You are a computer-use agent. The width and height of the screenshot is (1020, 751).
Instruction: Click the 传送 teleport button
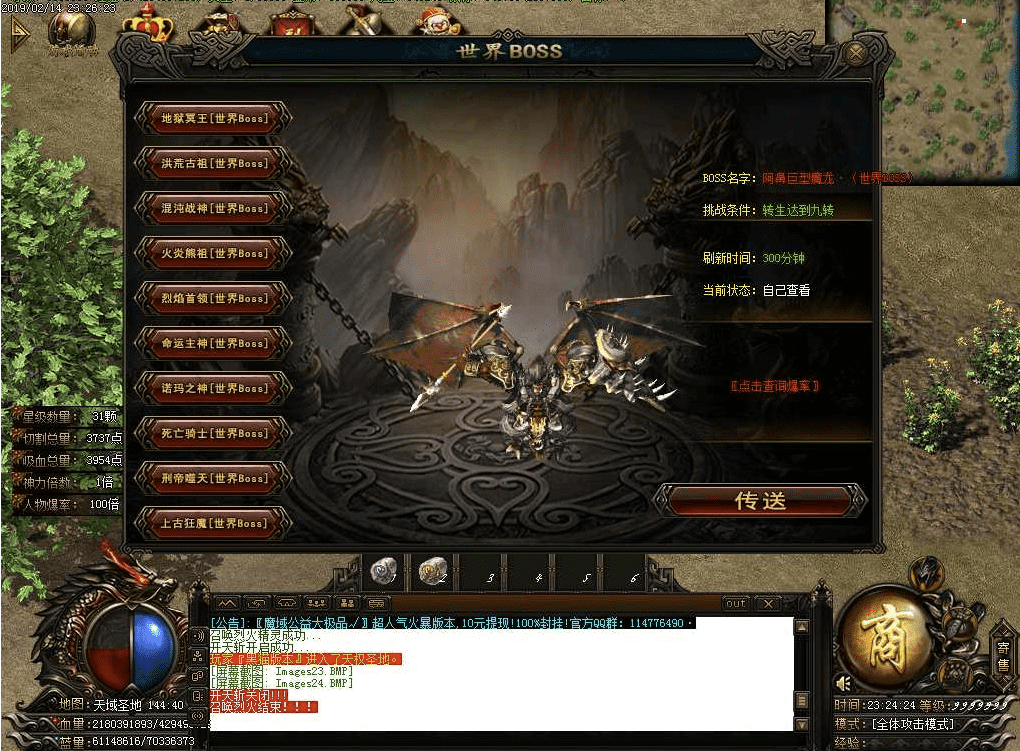tap(760, 501)
